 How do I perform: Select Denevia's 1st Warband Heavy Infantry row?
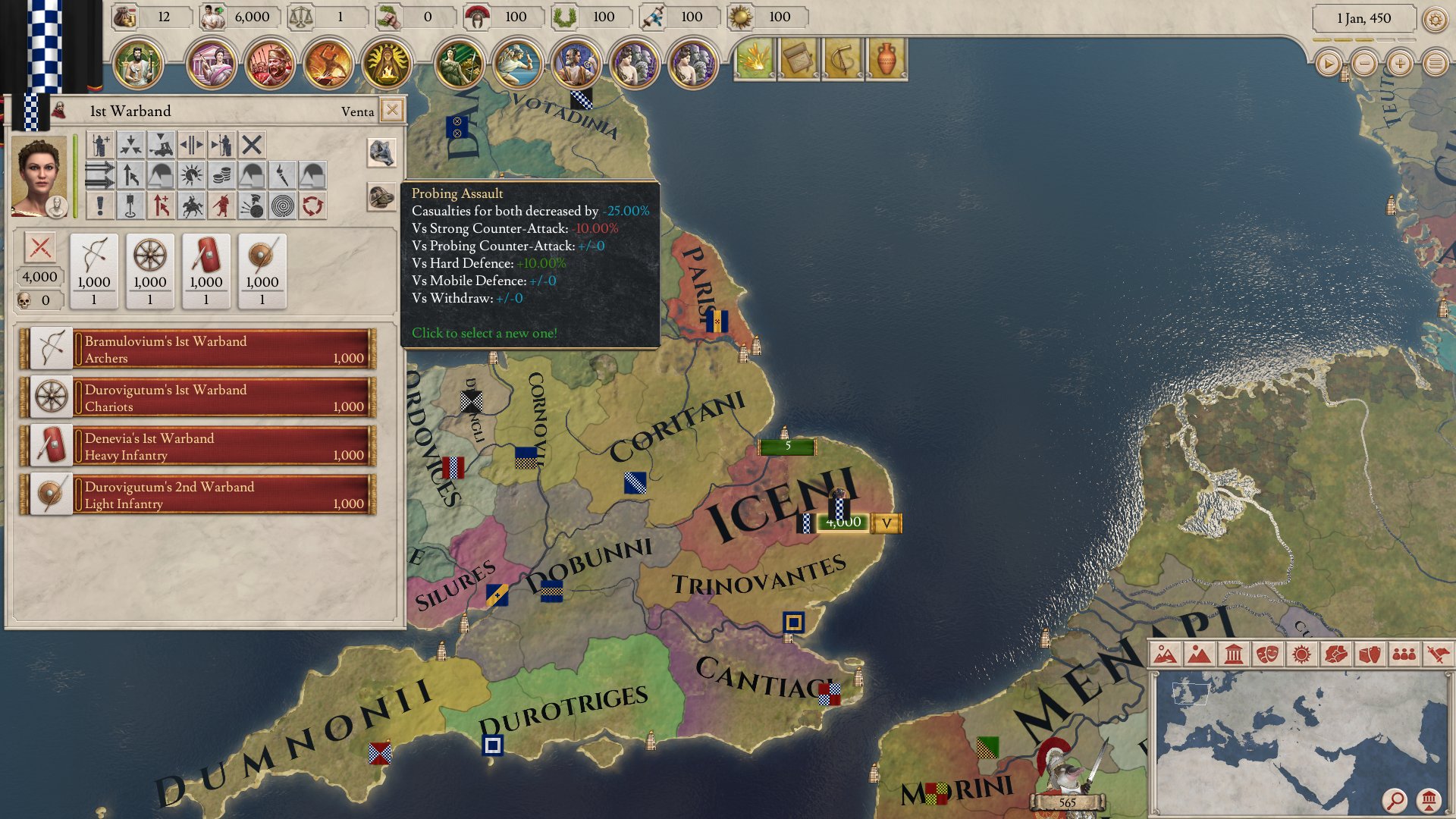click(x=199, y=446)
